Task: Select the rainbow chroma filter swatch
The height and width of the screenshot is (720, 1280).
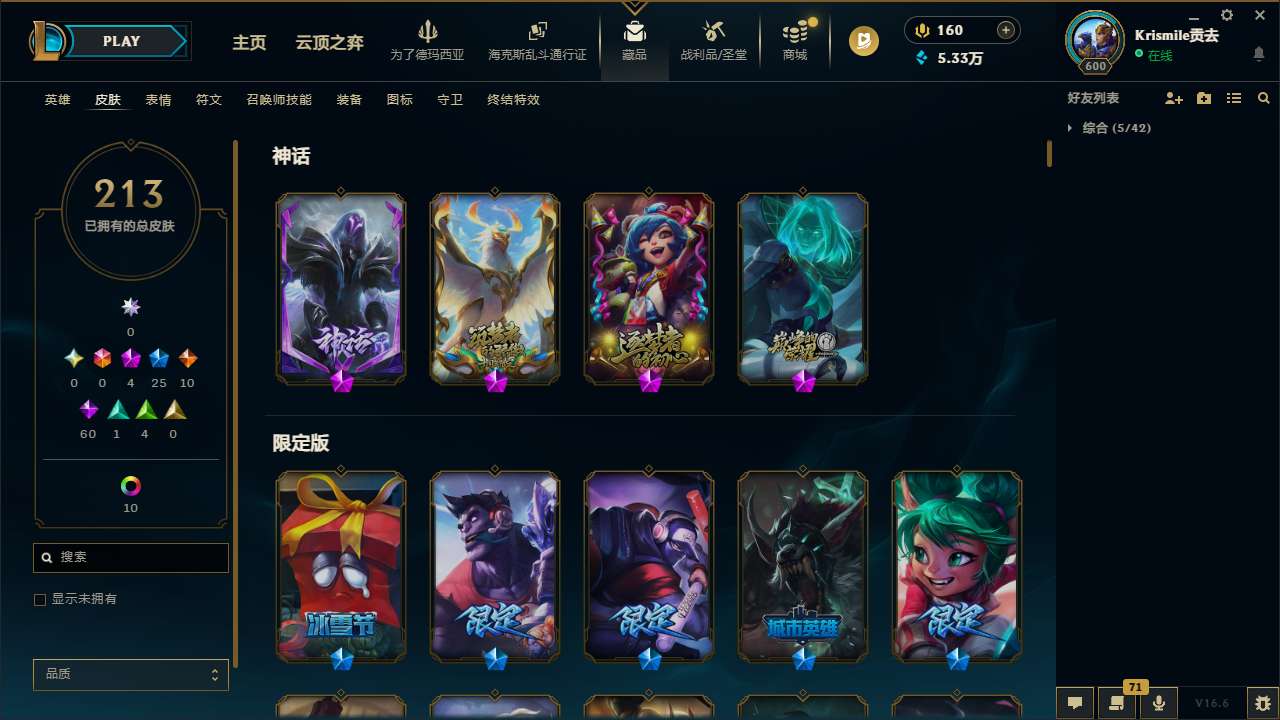Action: click(x=130, y=483)
